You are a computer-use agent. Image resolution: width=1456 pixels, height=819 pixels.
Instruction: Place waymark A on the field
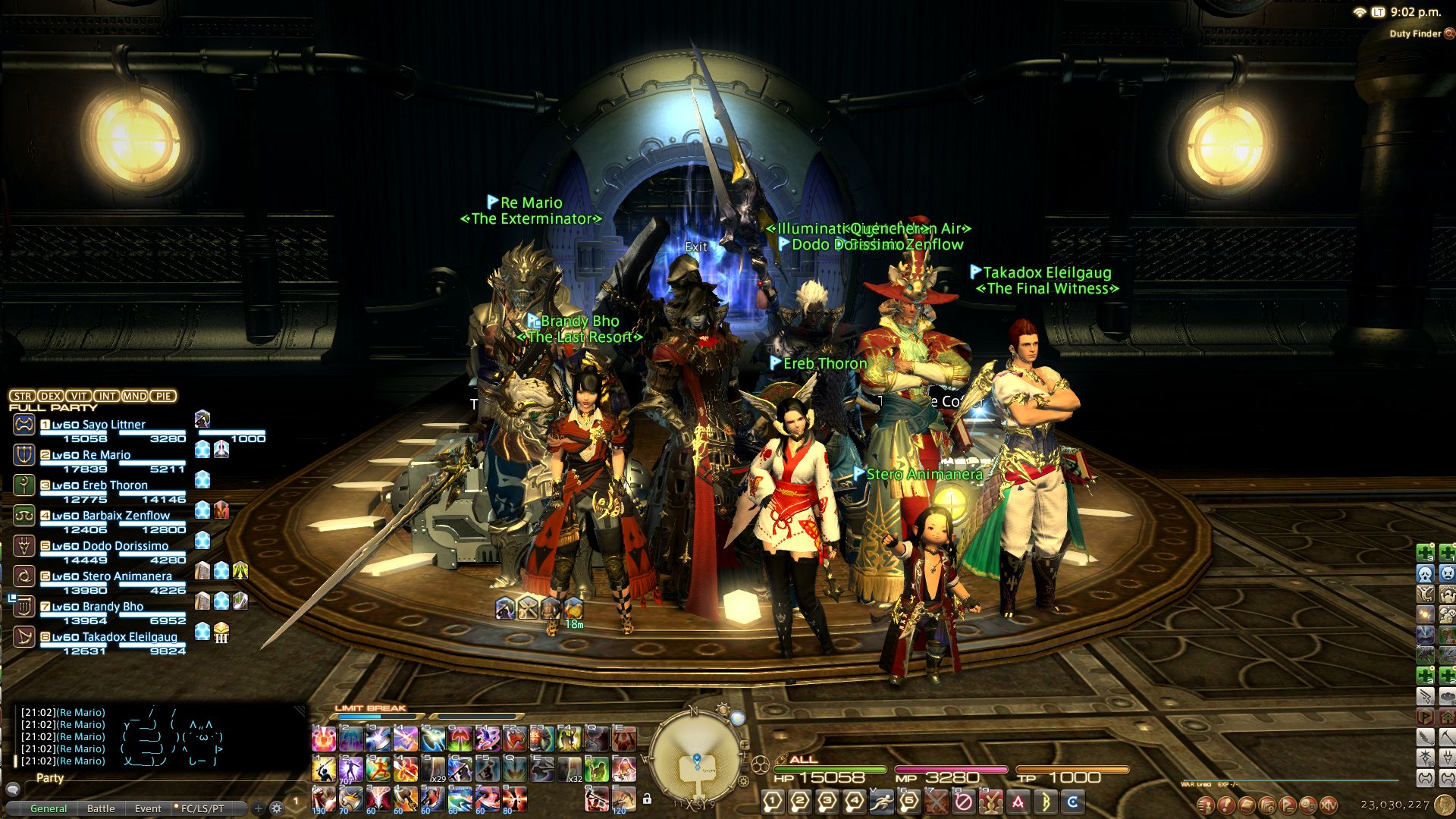click(x=1018, y=801)
